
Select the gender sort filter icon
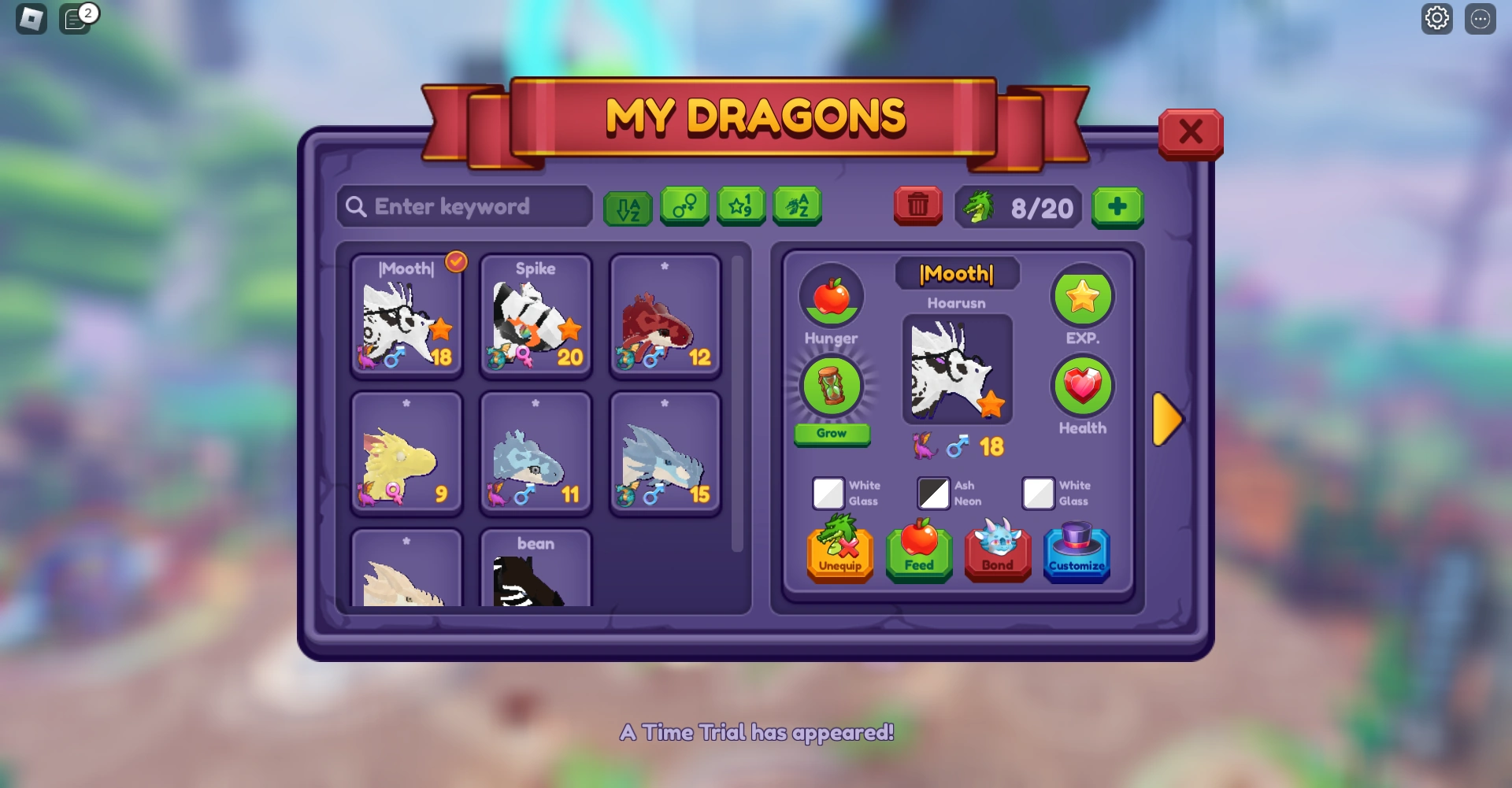click(x=684, y=207)
